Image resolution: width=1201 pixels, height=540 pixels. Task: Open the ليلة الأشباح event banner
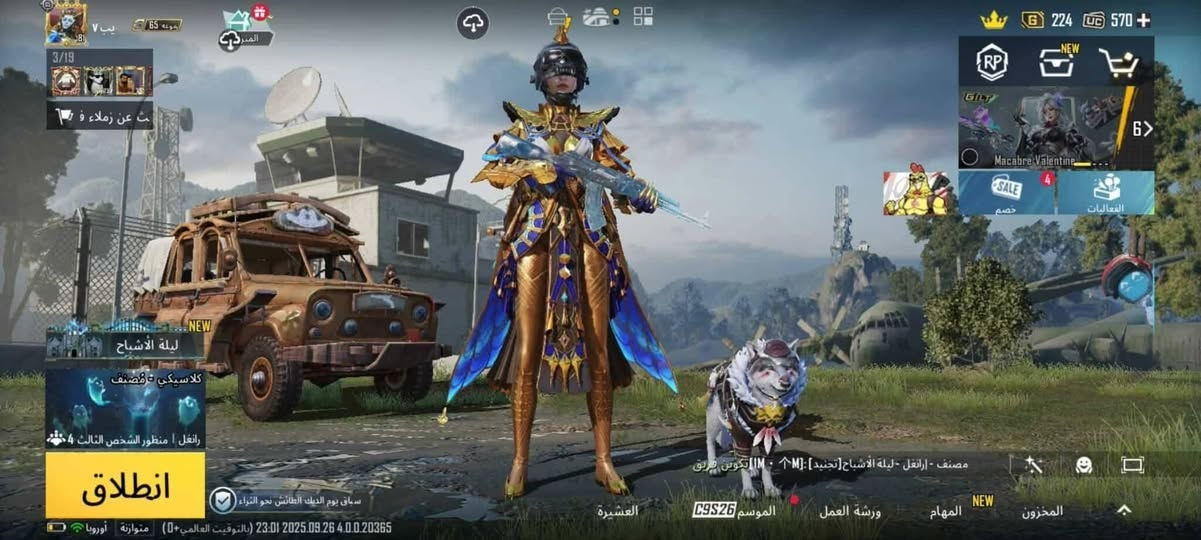point(125,346)
